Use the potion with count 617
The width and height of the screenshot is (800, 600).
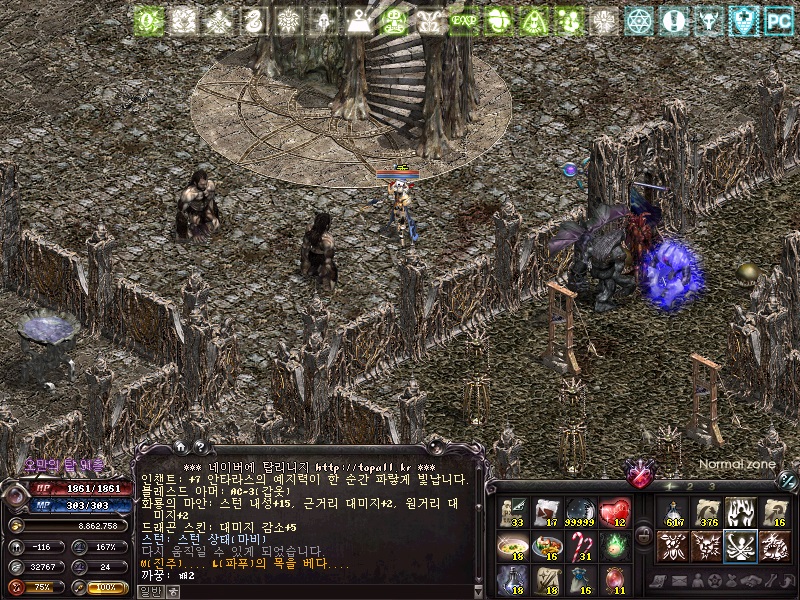pyautogui.click(x=673, y=512)
